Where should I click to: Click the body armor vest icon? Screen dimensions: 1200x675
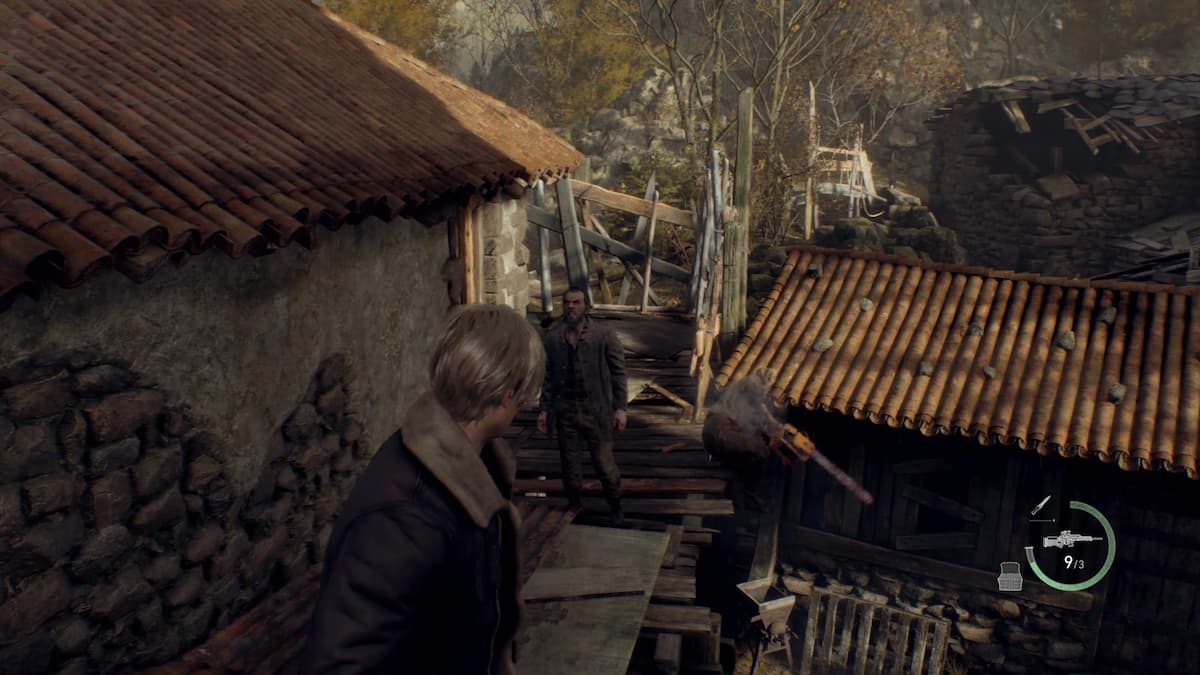[1010, 577]
